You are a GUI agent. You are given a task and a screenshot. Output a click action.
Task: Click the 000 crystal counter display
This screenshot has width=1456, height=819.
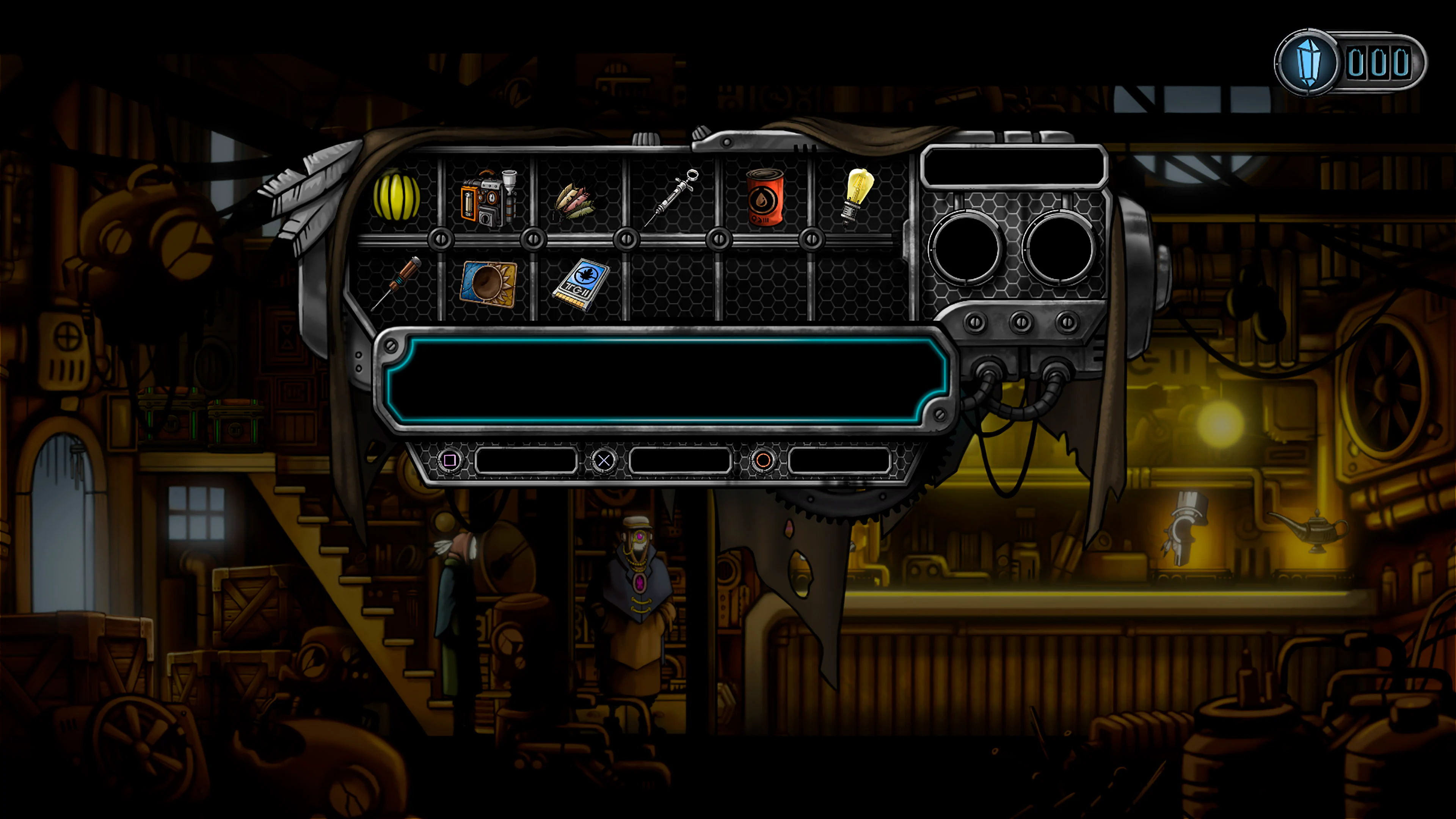[1379, 62]
